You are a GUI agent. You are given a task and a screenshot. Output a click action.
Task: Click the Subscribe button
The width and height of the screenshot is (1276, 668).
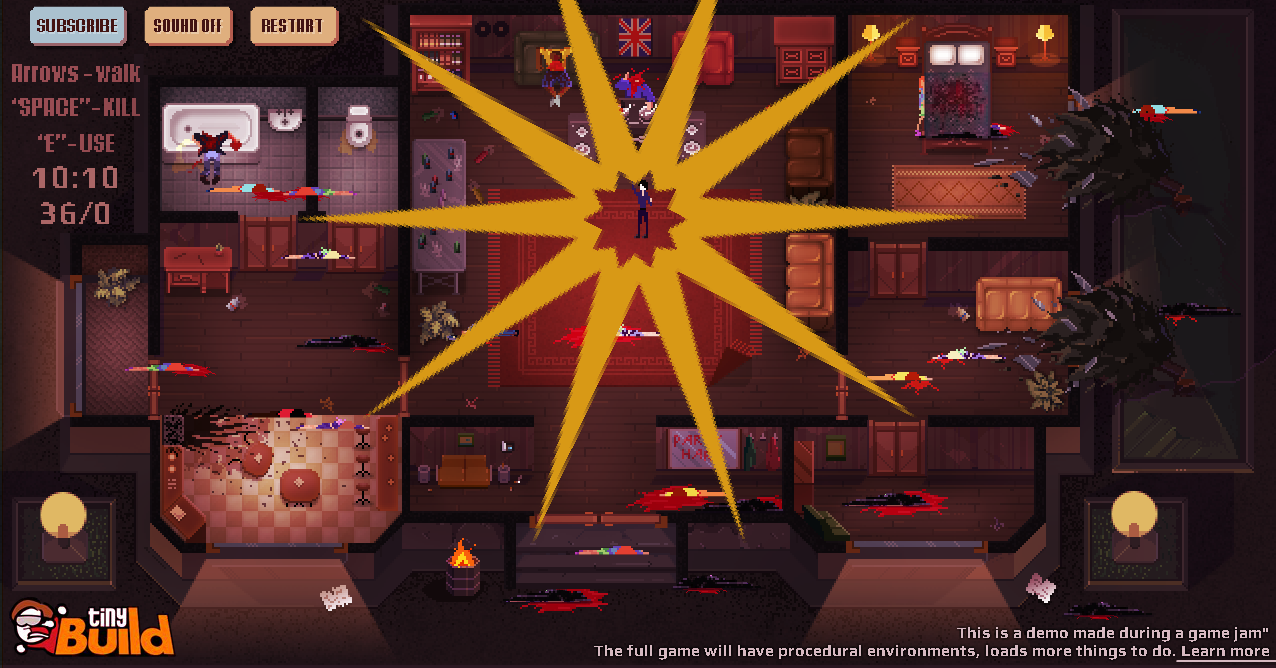pos(77,26)
